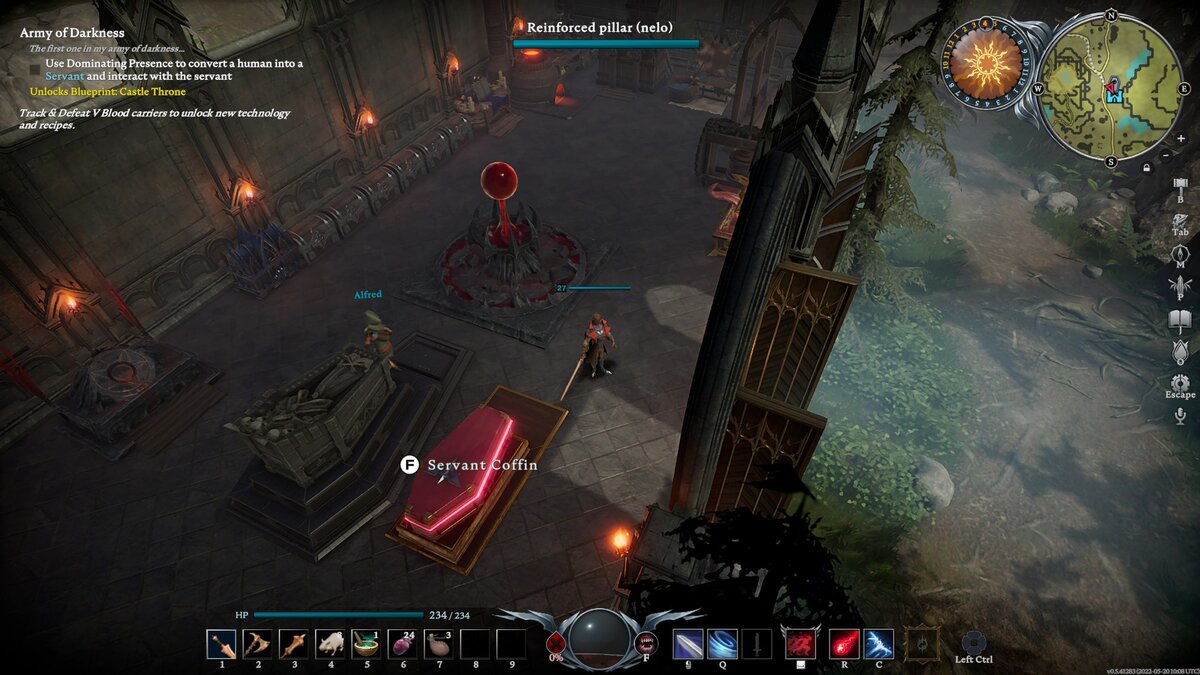Select the pouch item in slot 7
The width and height of the screenshot is (1200, 675).
439,644
